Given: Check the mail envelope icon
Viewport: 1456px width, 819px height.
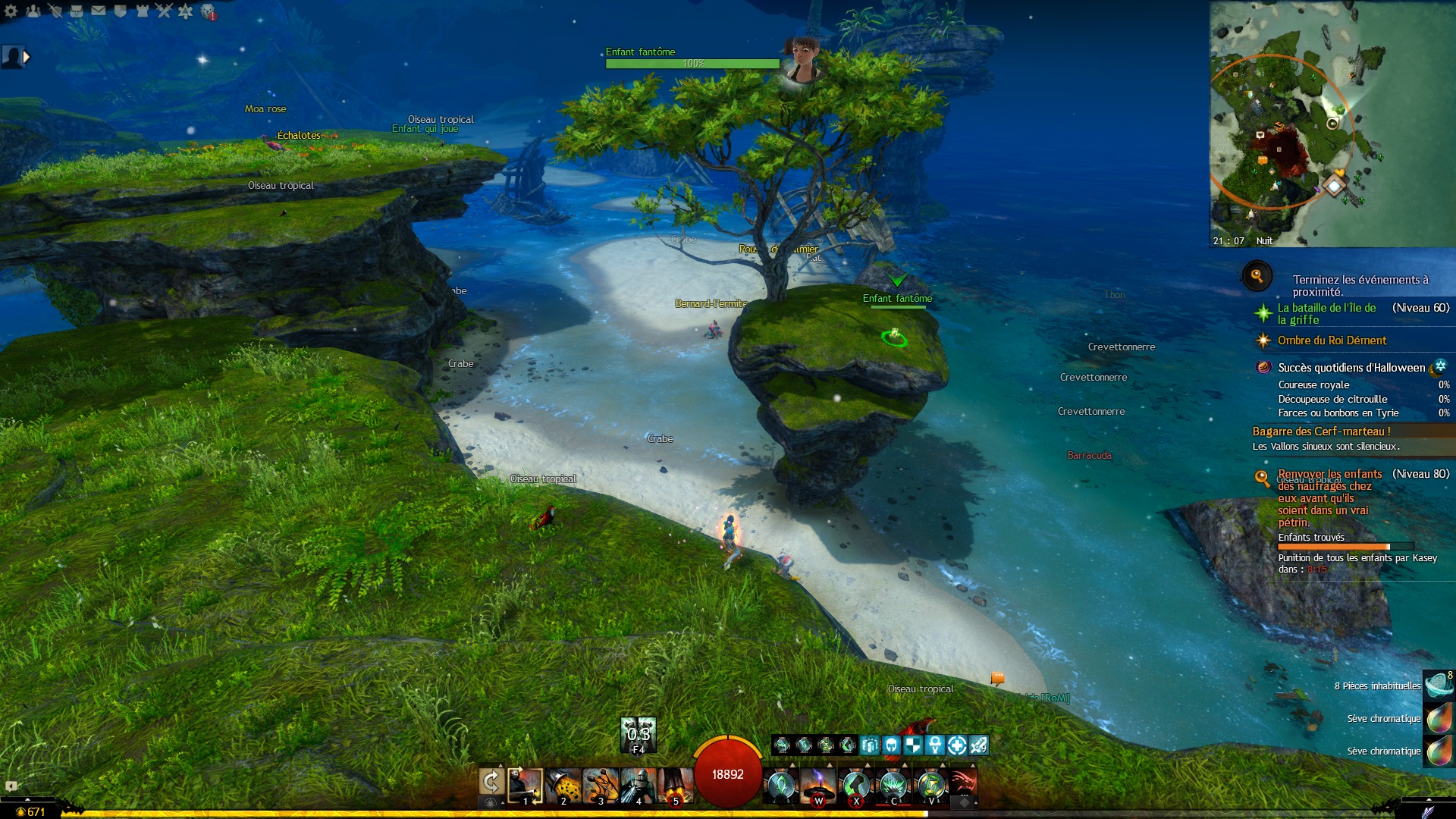Looking at the screenshot, I should coord(99,11).
